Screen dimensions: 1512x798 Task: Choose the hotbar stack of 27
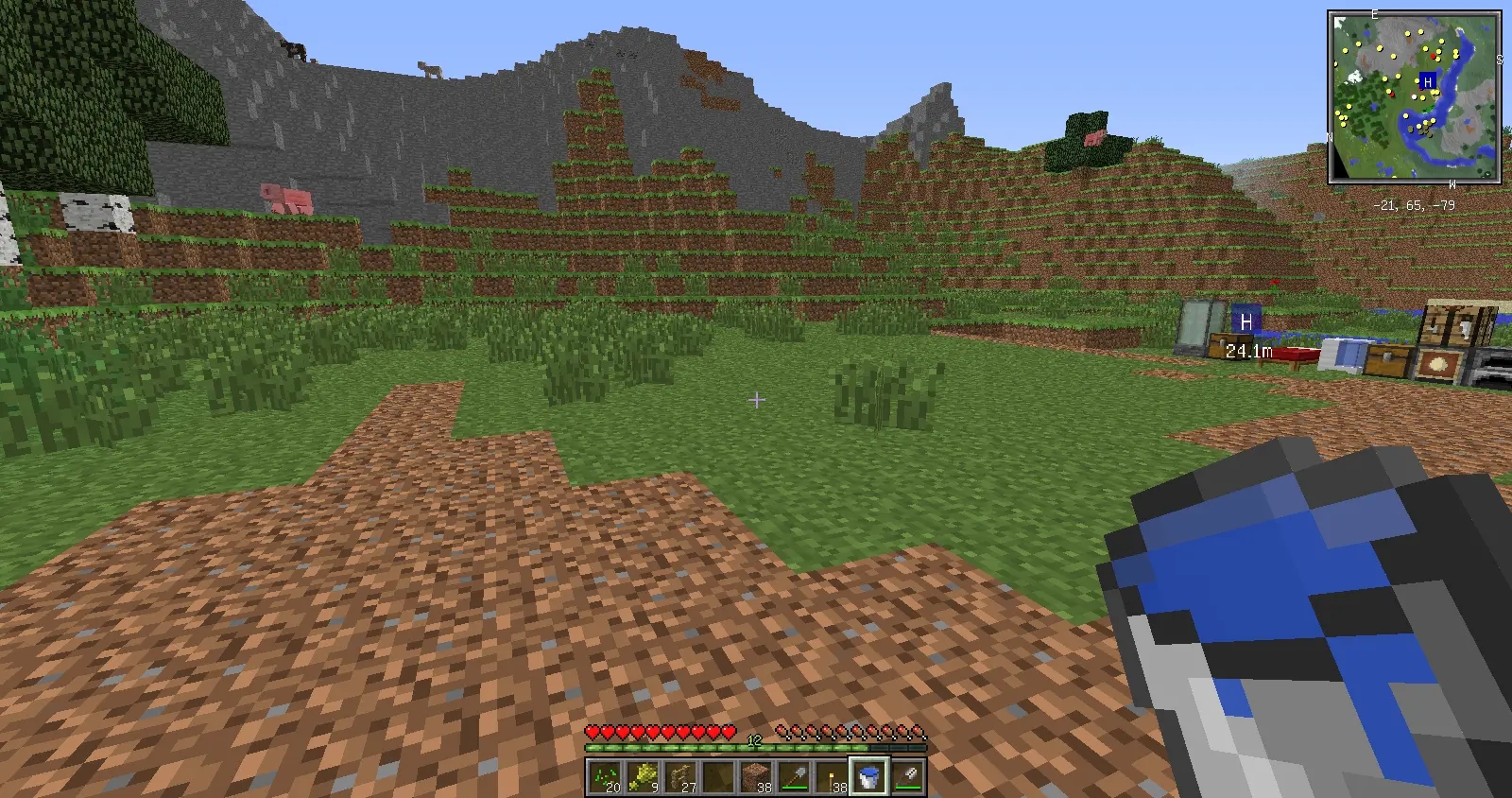point(680,777)
